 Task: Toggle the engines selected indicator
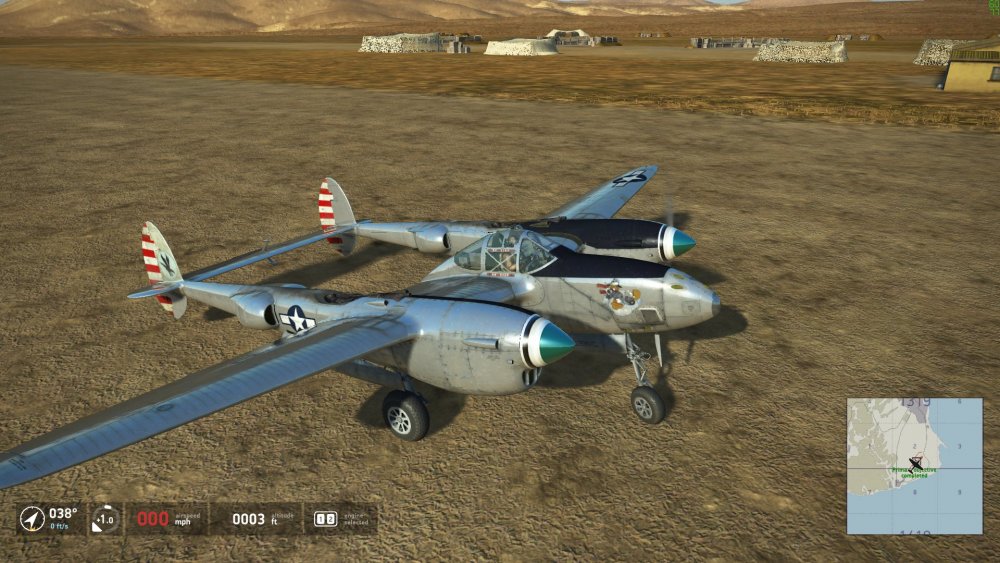(x=325, y=519)
